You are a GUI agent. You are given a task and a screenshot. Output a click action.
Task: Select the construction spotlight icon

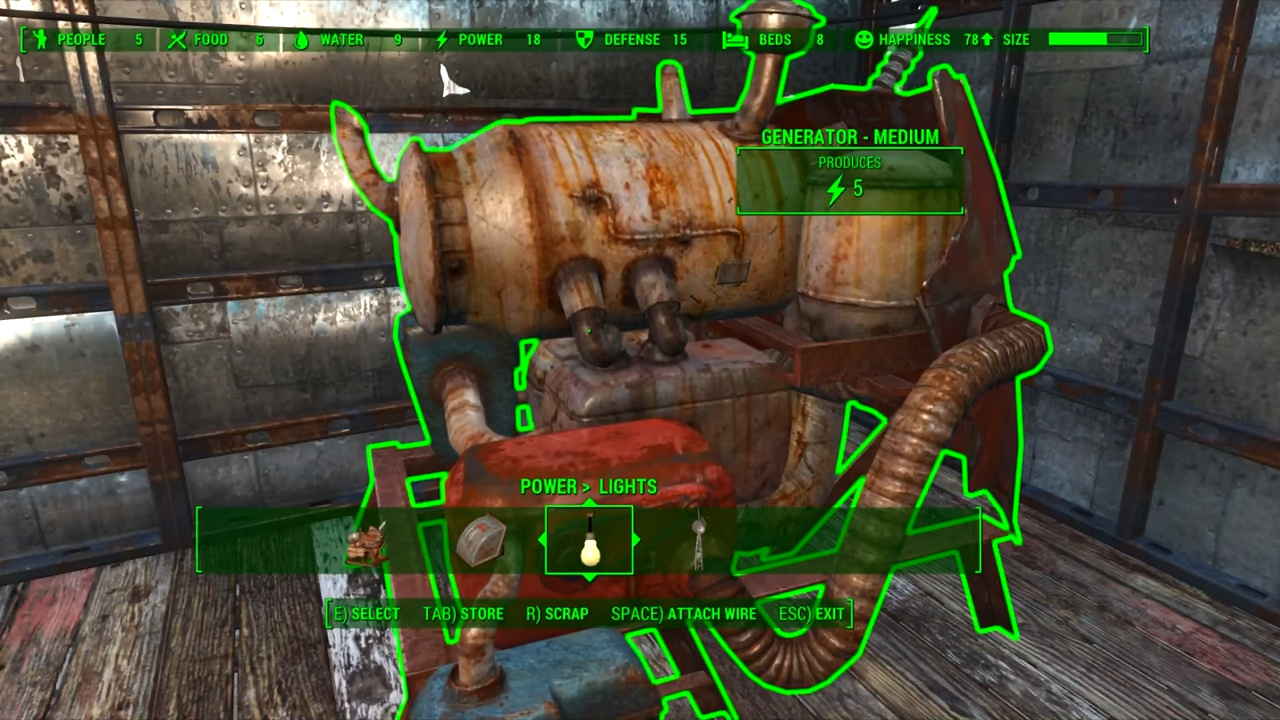pyautogui.click(x=482, y=540)
